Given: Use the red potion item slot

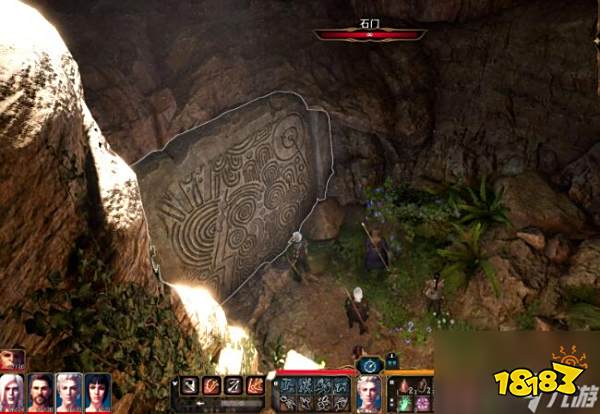Looking at the screenshot, I should [402, 387].
